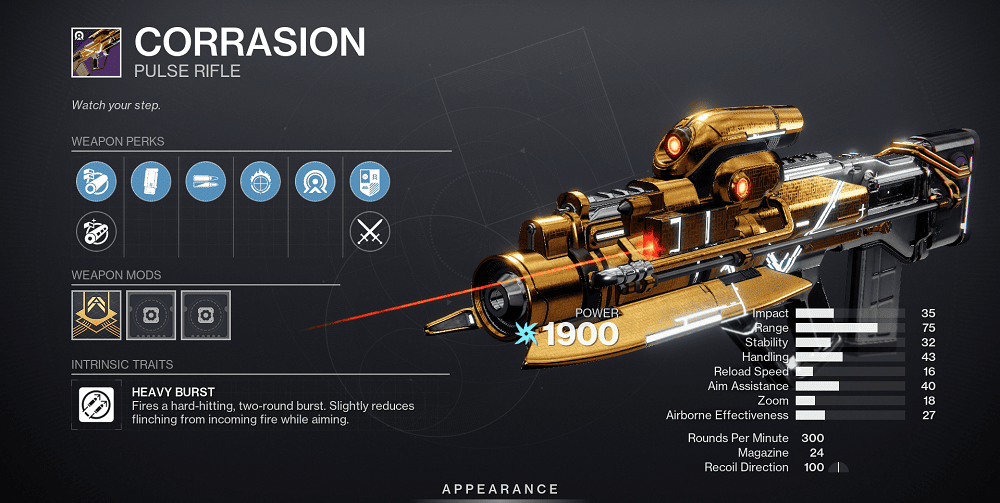Viewport: 1000px width, 503px height.
Task: Inspect the Heavy Burst intrinsic trait icon
Action: pyautogui.click(x=96, y=404)
